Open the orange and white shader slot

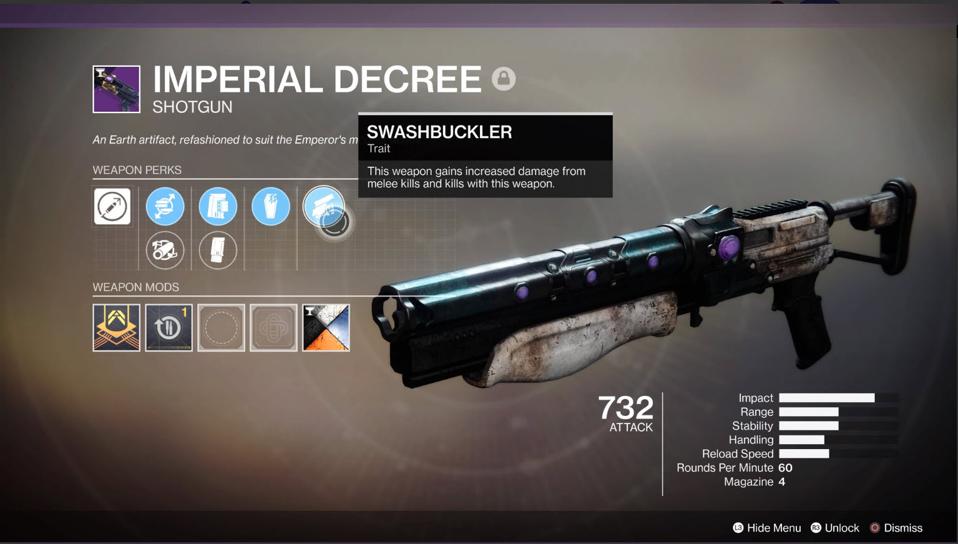[326, 328]
